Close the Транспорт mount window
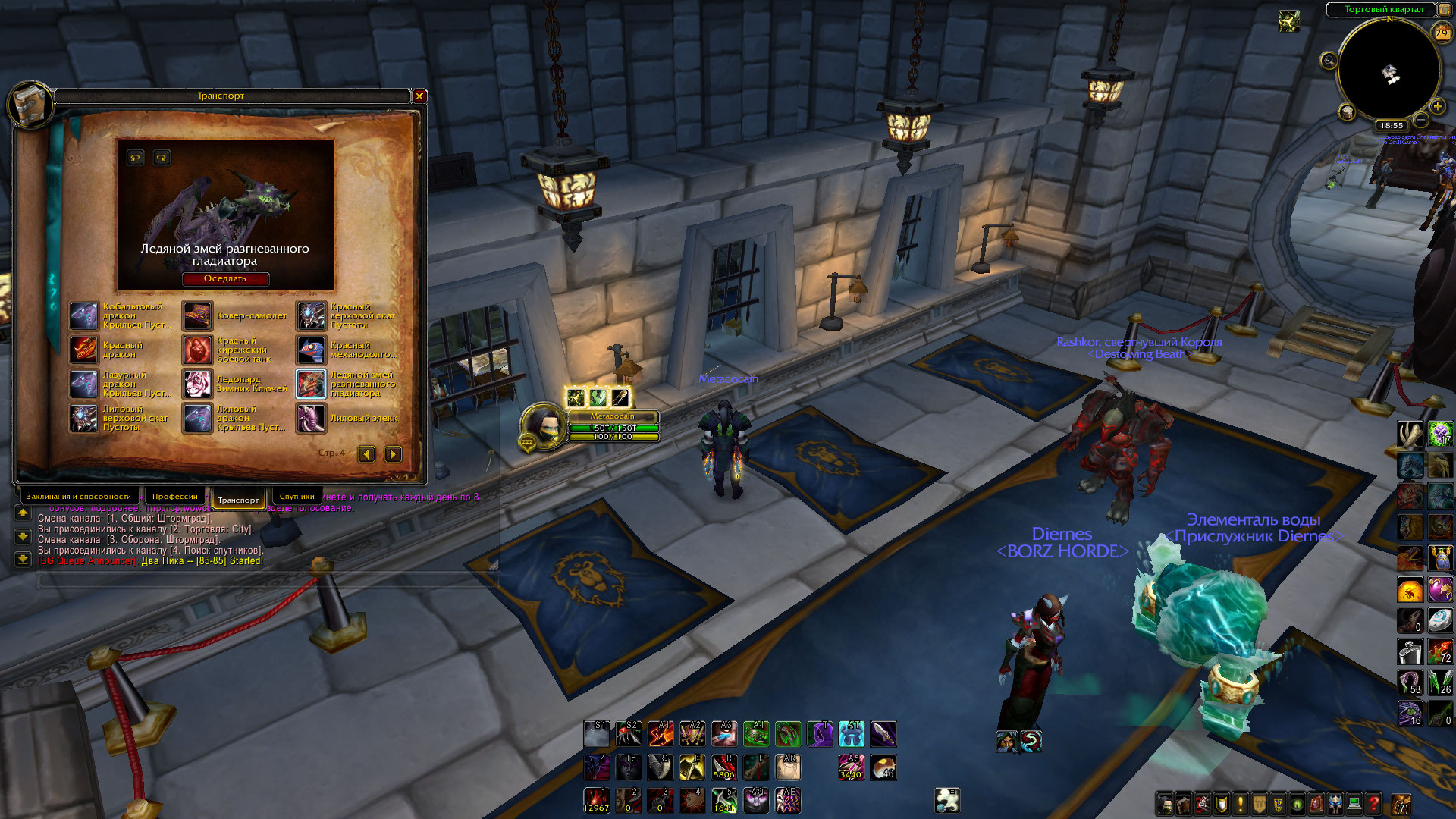The width and height of the screenshot is (1456, 819). point(419,96)
